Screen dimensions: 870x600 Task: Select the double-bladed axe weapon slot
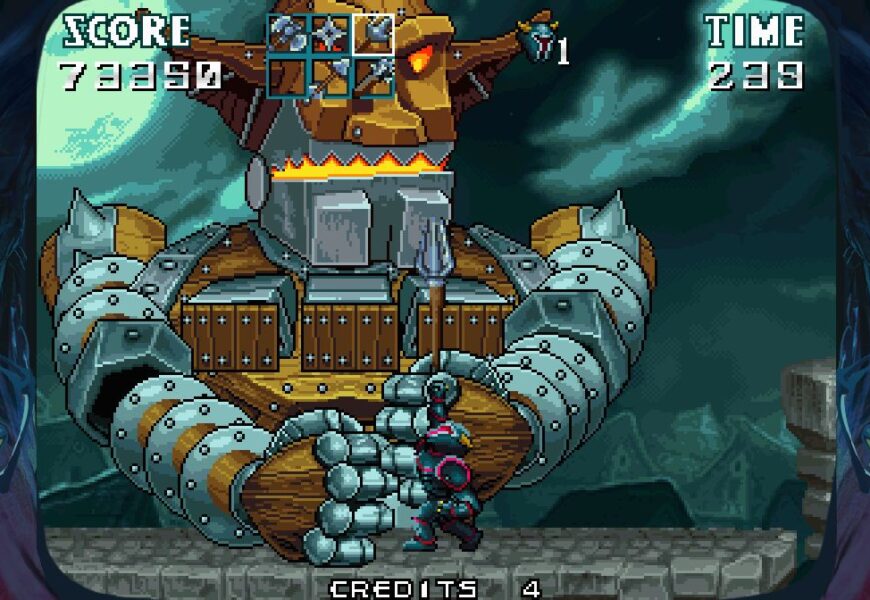287,34
